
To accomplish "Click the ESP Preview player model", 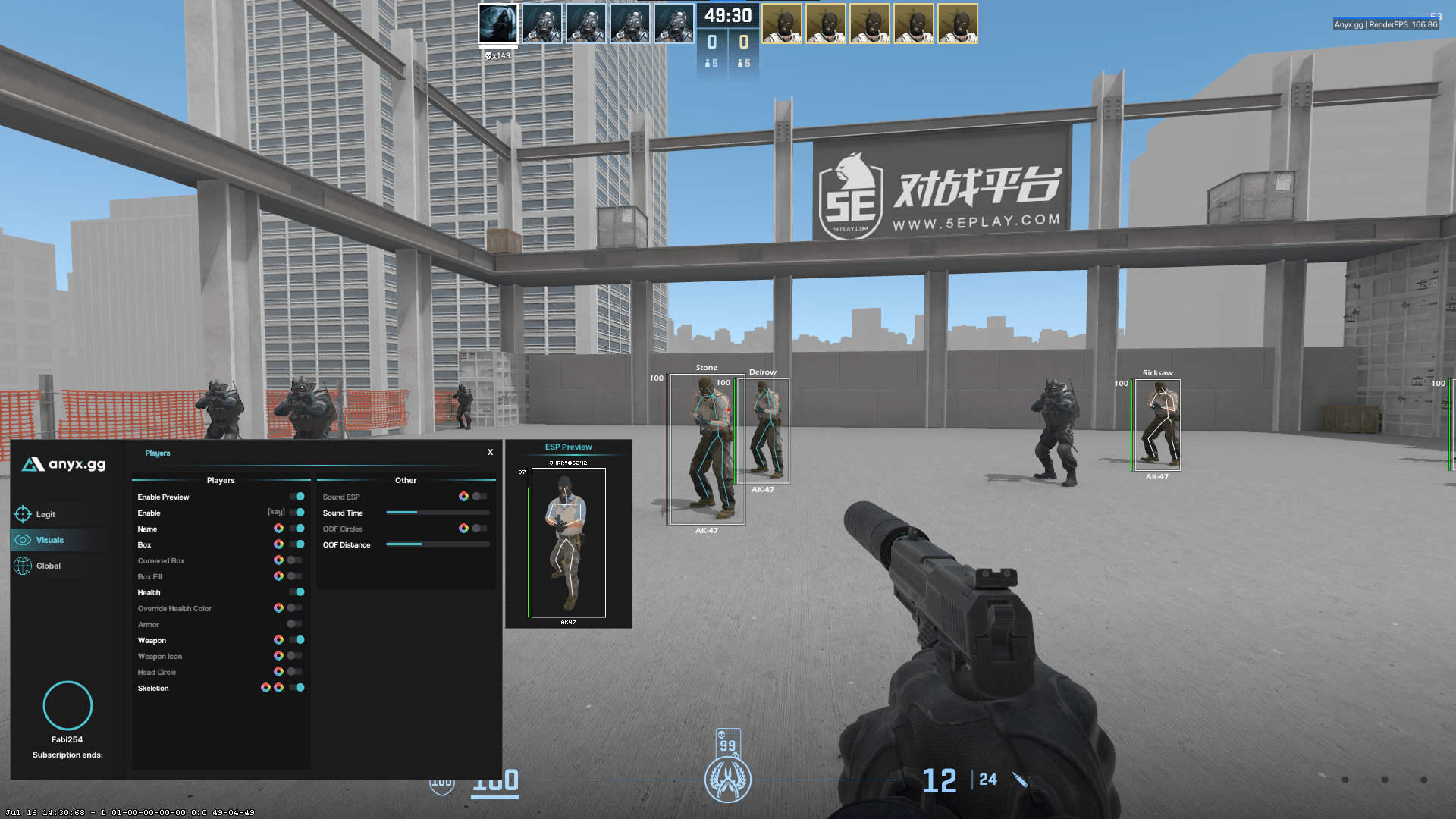I will click(x=570, y=542).
